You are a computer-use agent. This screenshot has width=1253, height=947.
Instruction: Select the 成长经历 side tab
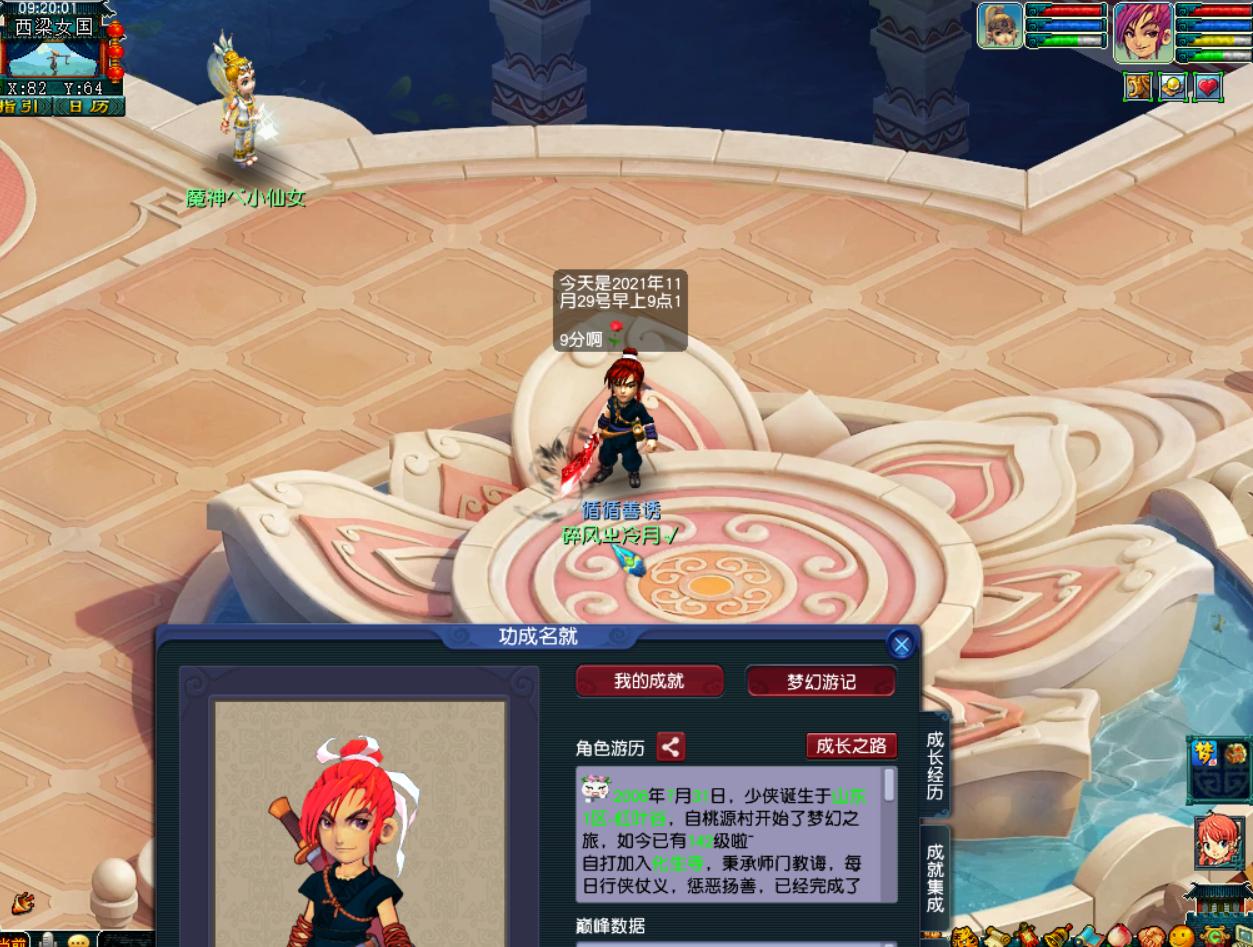pyautogui.click(x=935, y=767)
